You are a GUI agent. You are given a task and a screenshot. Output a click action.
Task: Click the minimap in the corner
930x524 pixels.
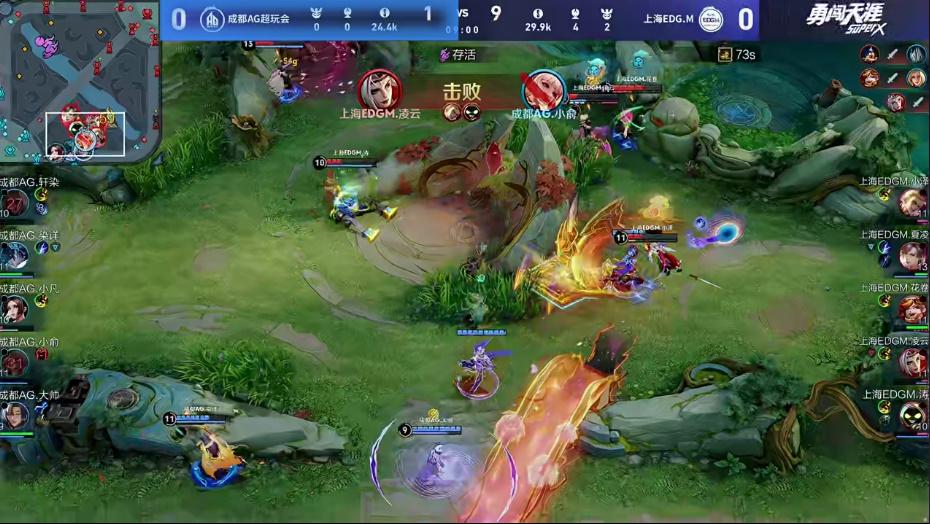click(80, 82)
